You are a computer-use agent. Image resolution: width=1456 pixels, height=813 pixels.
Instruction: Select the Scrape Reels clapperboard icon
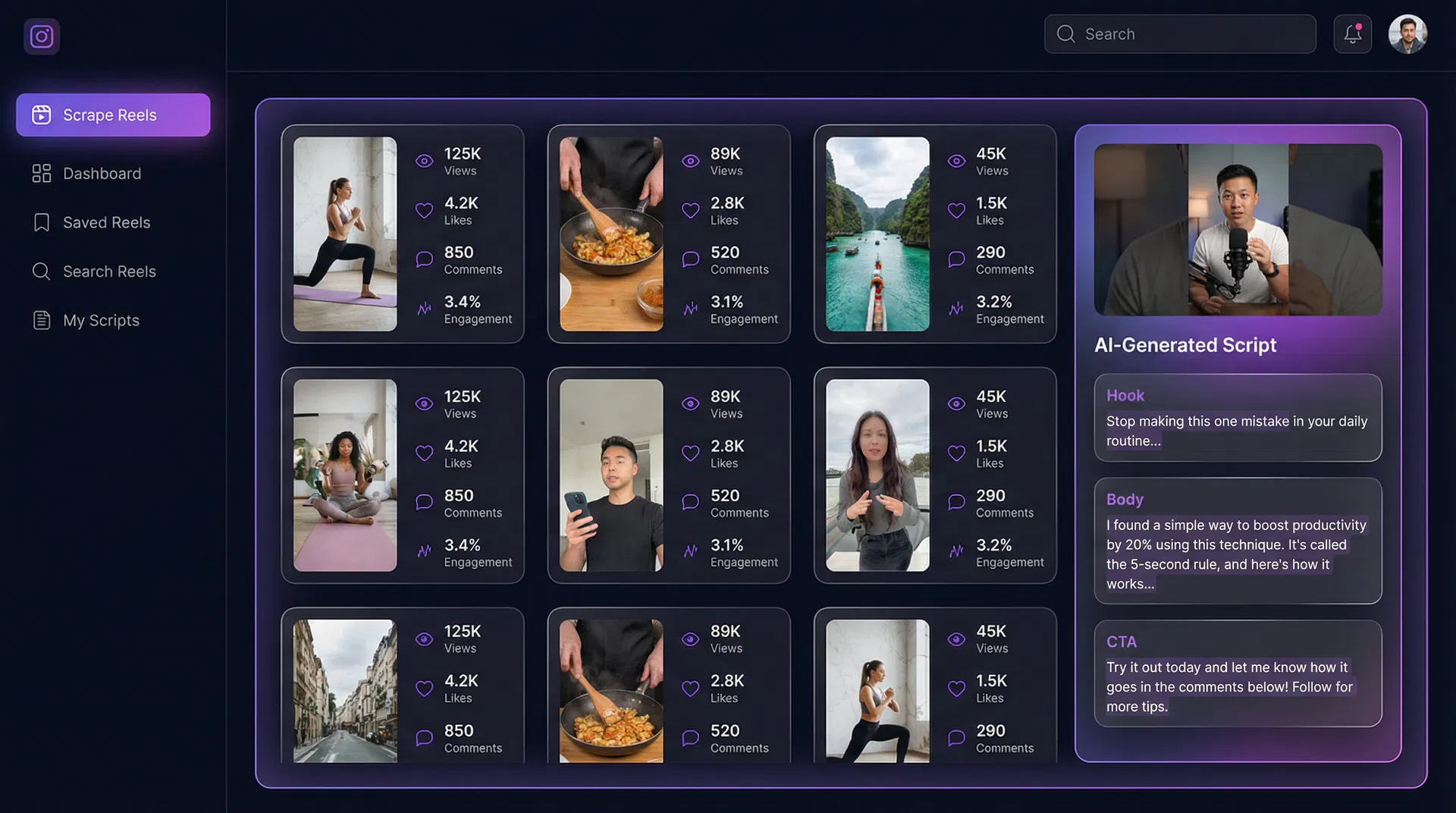point(41,115)
